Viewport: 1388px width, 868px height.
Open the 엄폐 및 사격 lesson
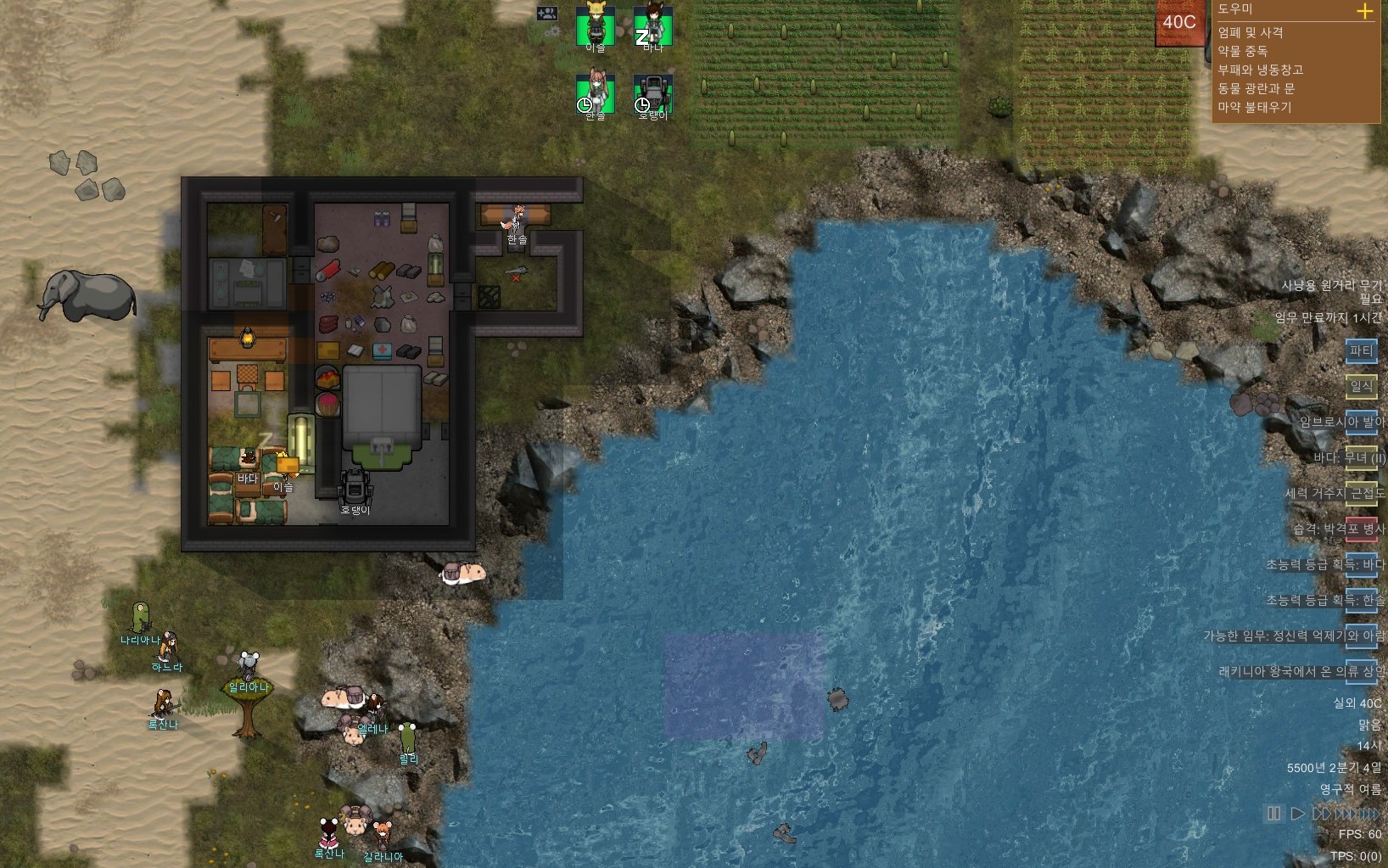click(x=1251, y=32)
